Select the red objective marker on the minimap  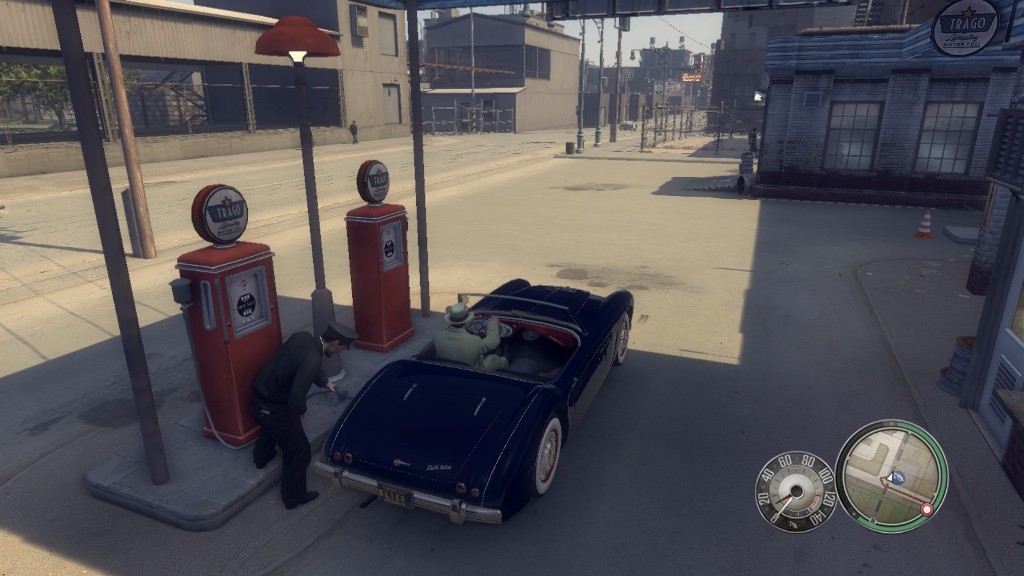click(x=926, y=509)
